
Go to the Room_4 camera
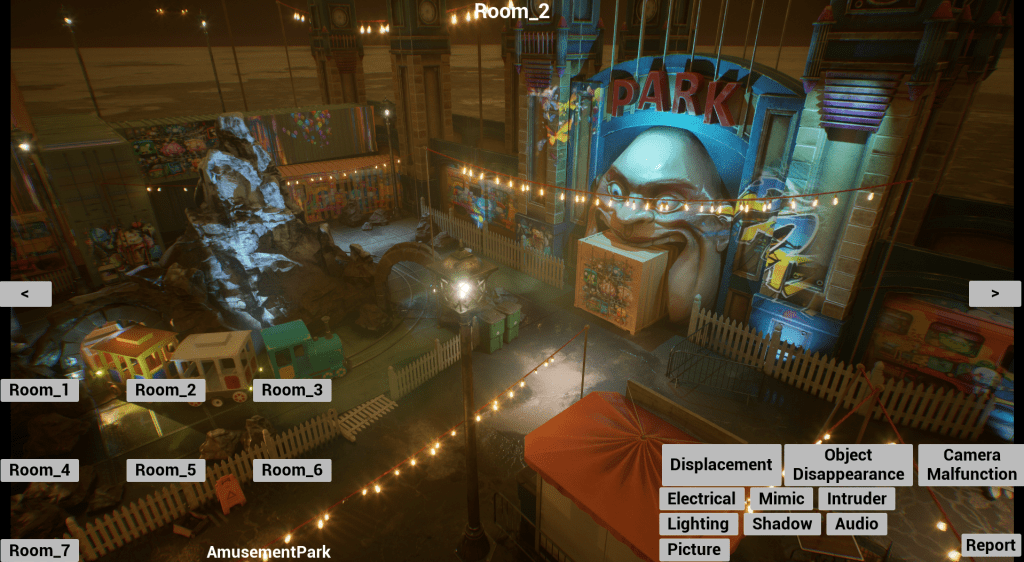pyautogui.click(x=40, y=470)
